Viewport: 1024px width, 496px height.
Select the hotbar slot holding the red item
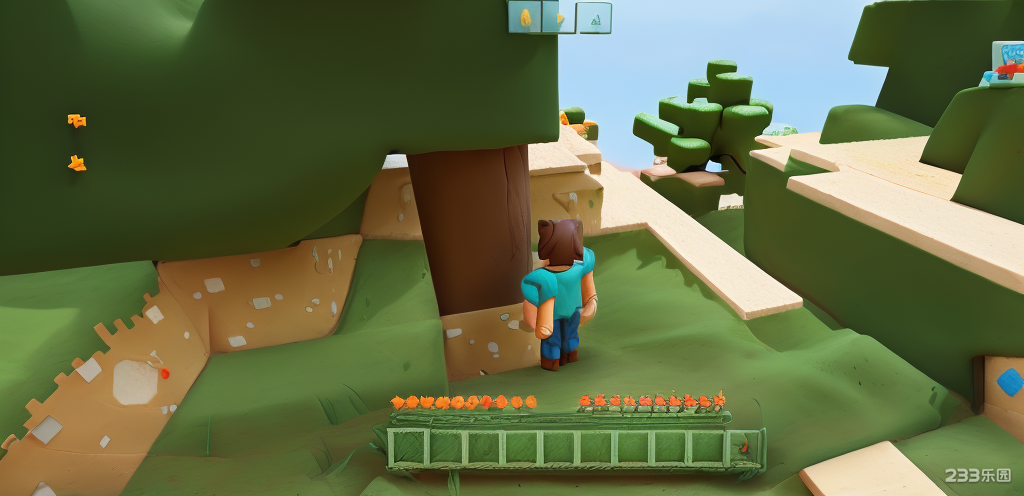[x=744, y=448]
